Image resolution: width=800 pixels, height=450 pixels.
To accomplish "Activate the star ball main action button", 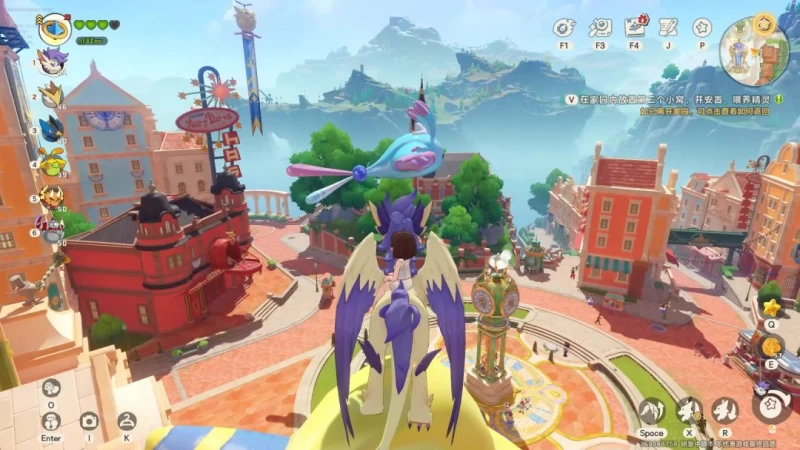I will 771,406.
